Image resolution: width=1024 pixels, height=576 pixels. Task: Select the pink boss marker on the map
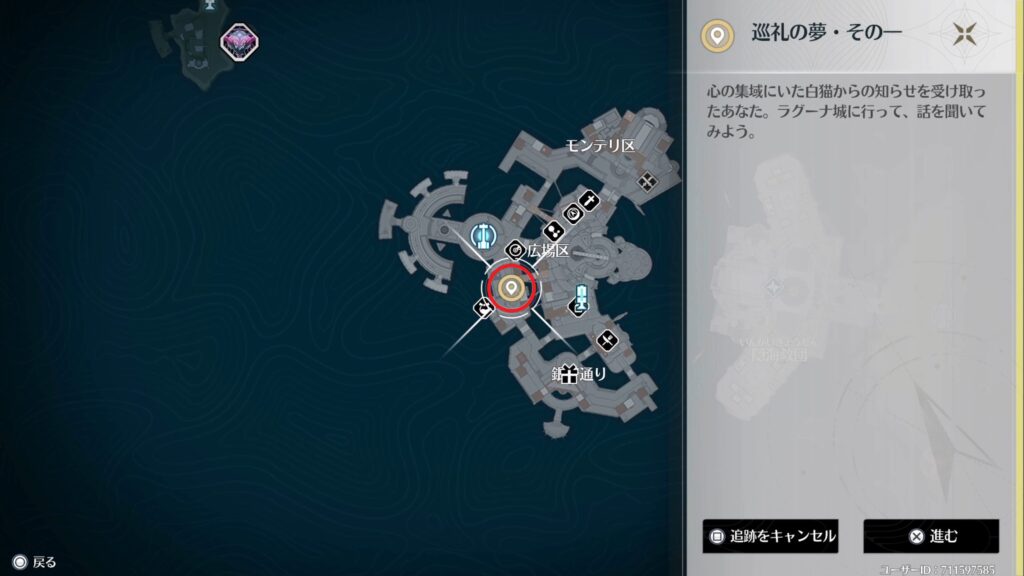click(x=239, y=41)
